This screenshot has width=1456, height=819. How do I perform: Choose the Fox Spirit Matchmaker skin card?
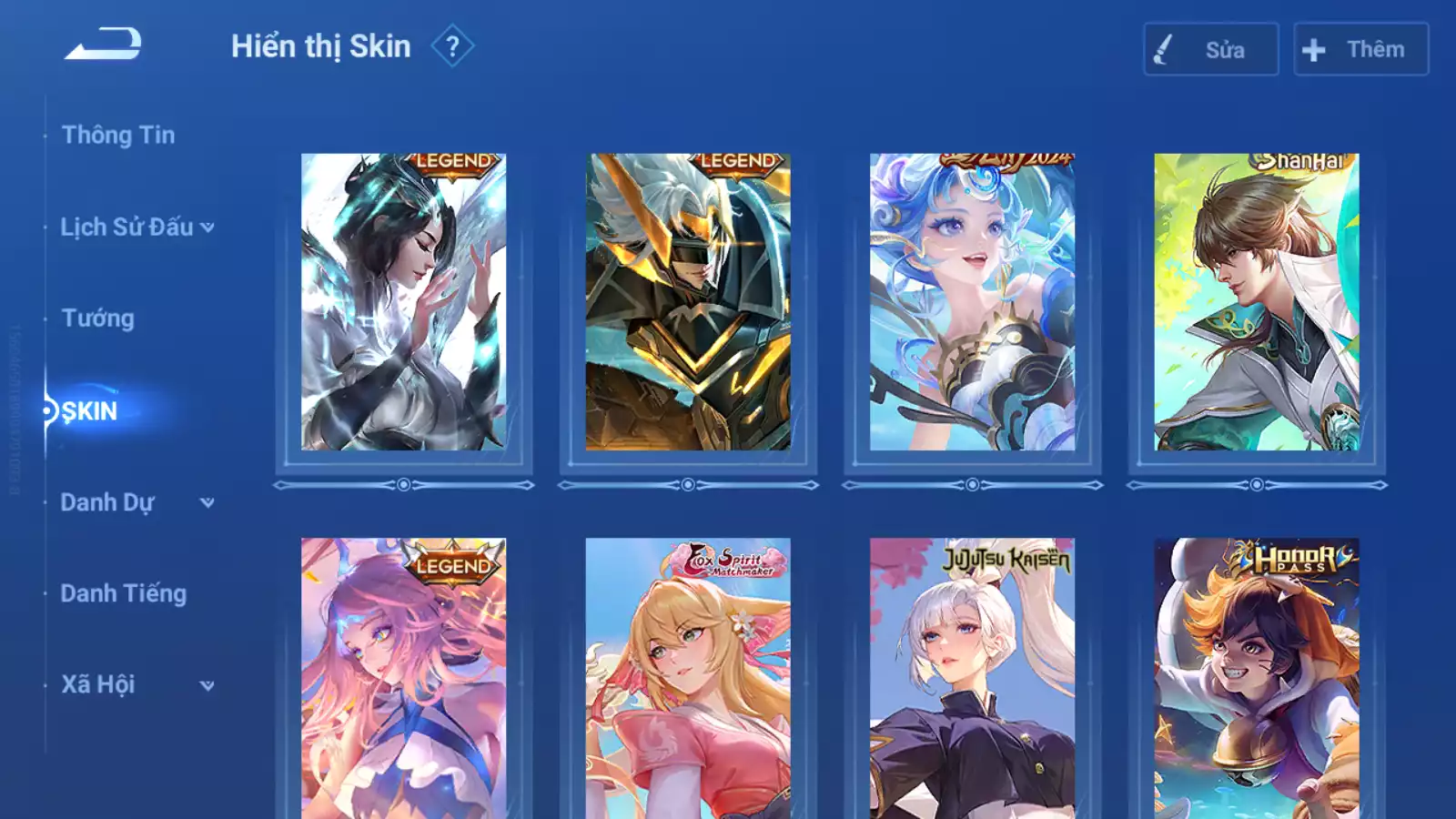point(688,678)
